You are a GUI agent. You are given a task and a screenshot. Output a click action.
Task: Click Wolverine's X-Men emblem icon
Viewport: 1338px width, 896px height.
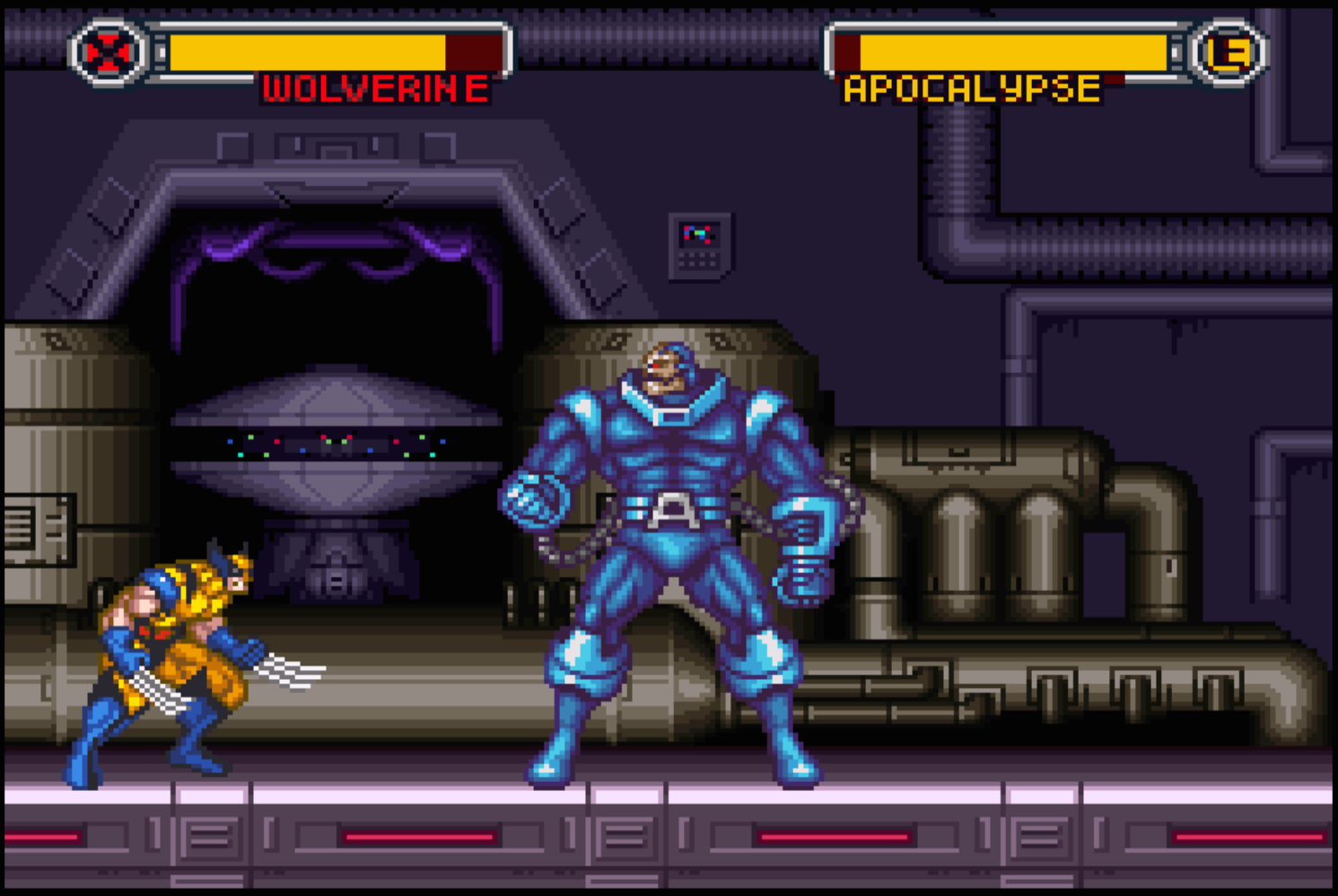click(x=109, y=53)
